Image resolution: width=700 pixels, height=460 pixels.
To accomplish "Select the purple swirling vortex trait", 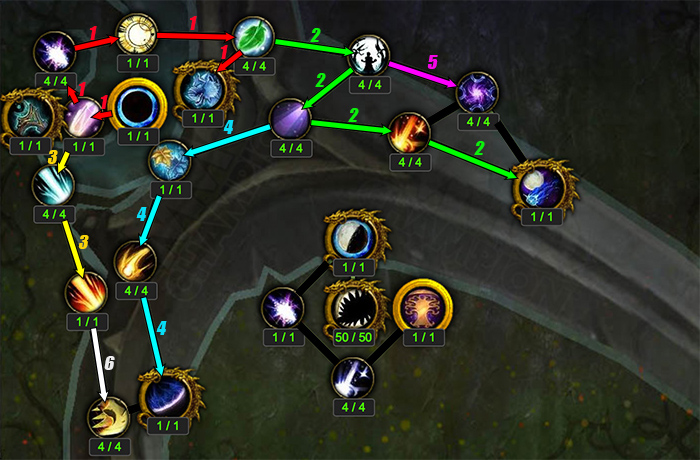I will [x=476, y=92].
